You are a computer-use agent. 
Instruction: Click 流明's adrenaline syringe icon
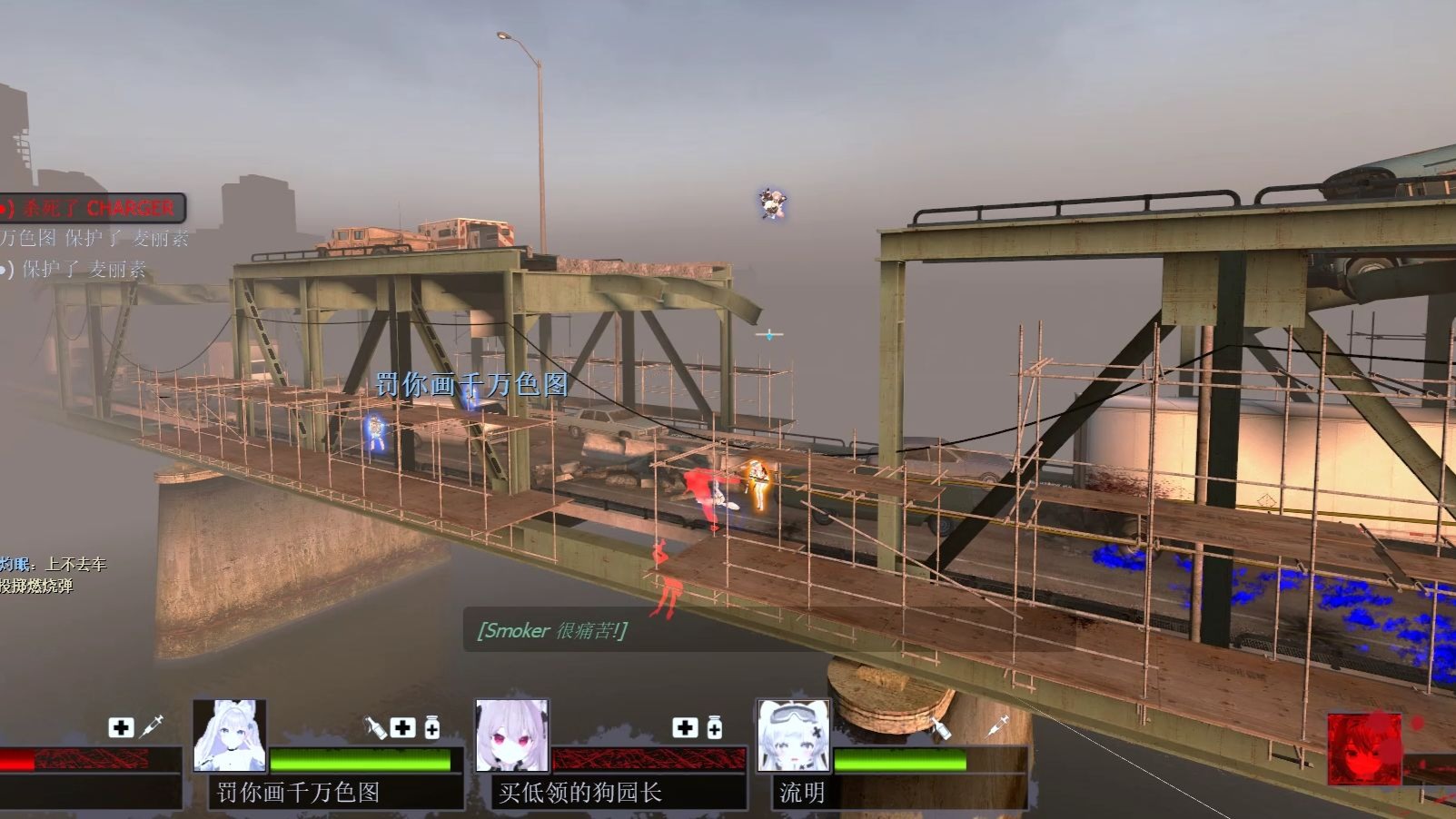point(997,725)
